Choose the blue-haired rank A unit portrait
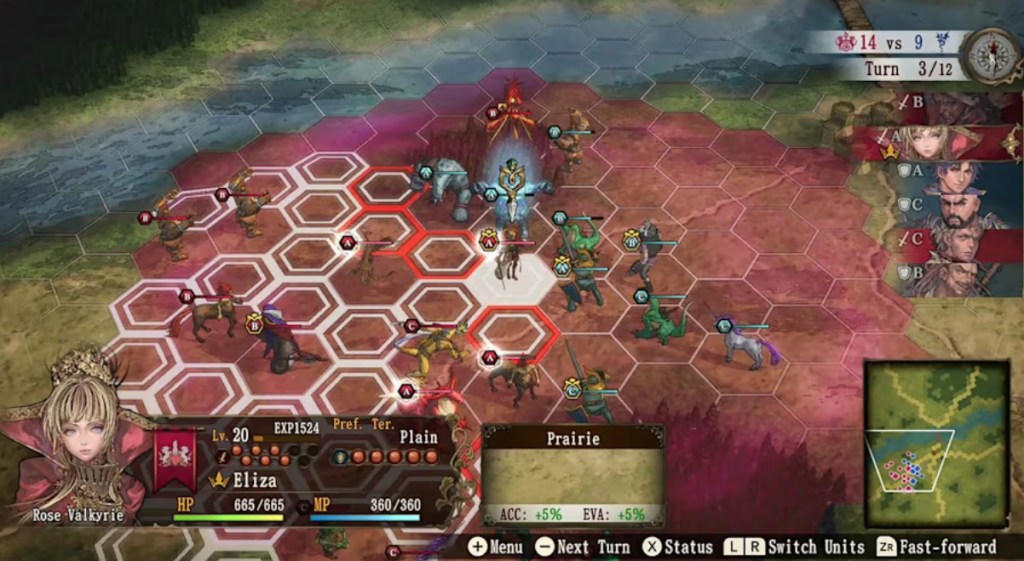The image size is (1024, 561). click(955, 178)
